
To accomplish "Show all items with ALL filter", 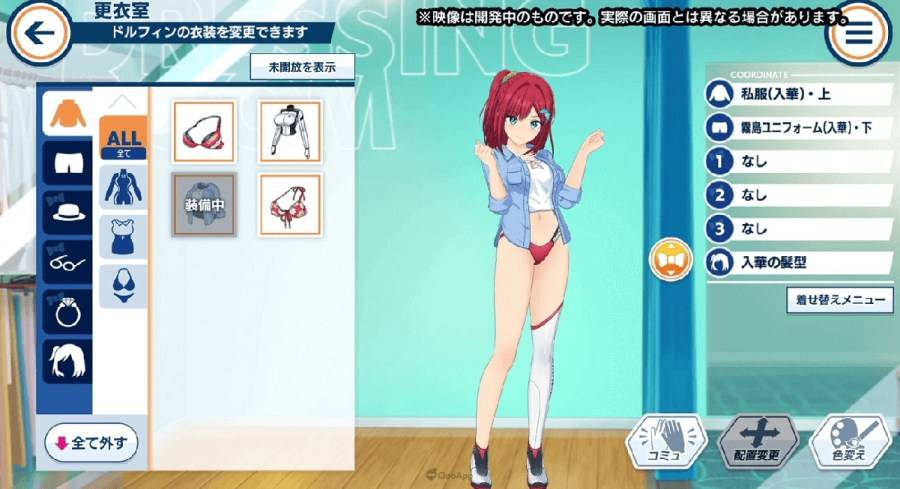I will click(x=123, y=138).
